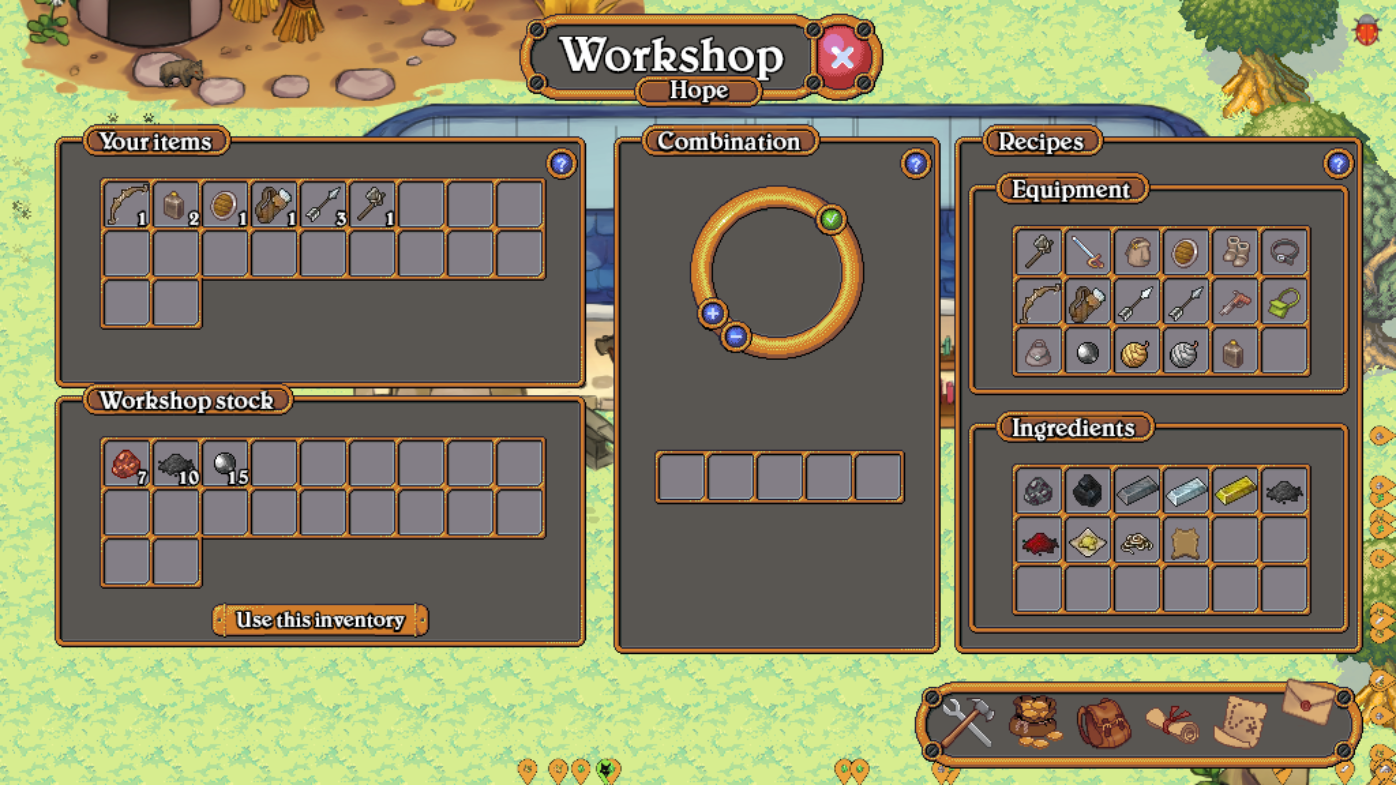Pick the red ore from Workshop stock
This screenshot has height=785, width=1396.
pyautogui.click(x=127, y=464)
